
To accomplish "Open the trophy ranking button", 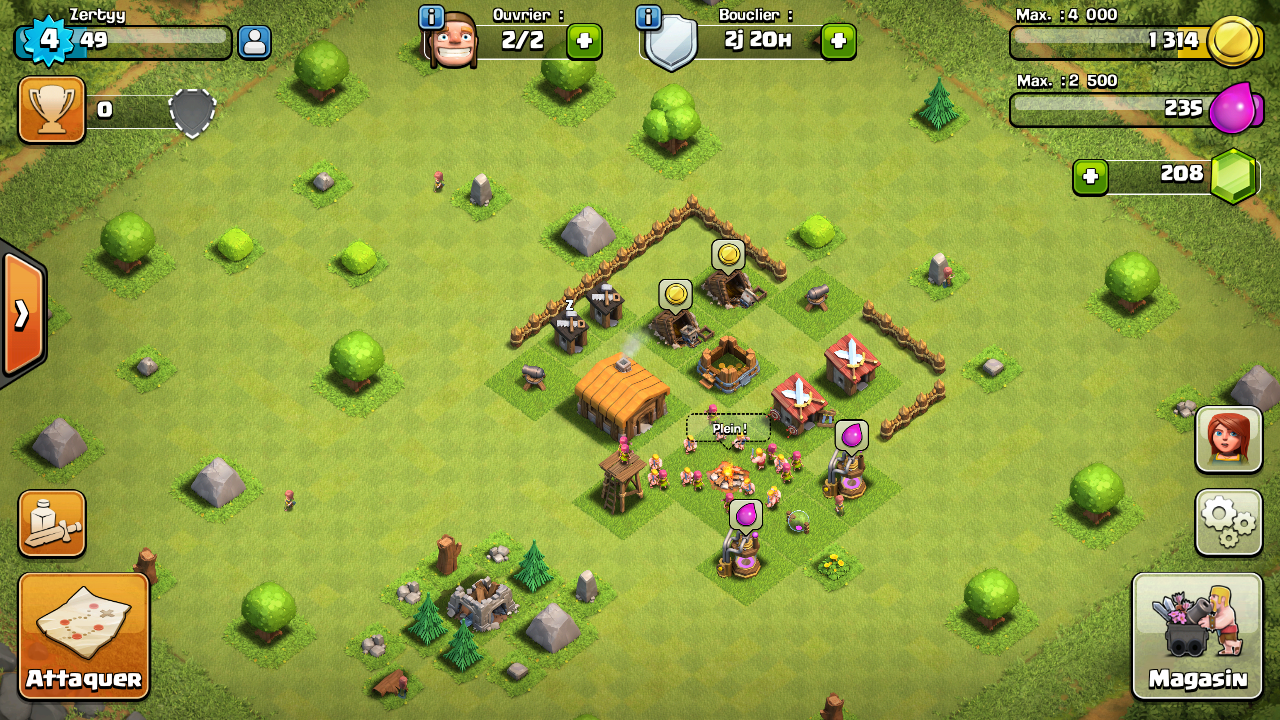I will (51, 110).
